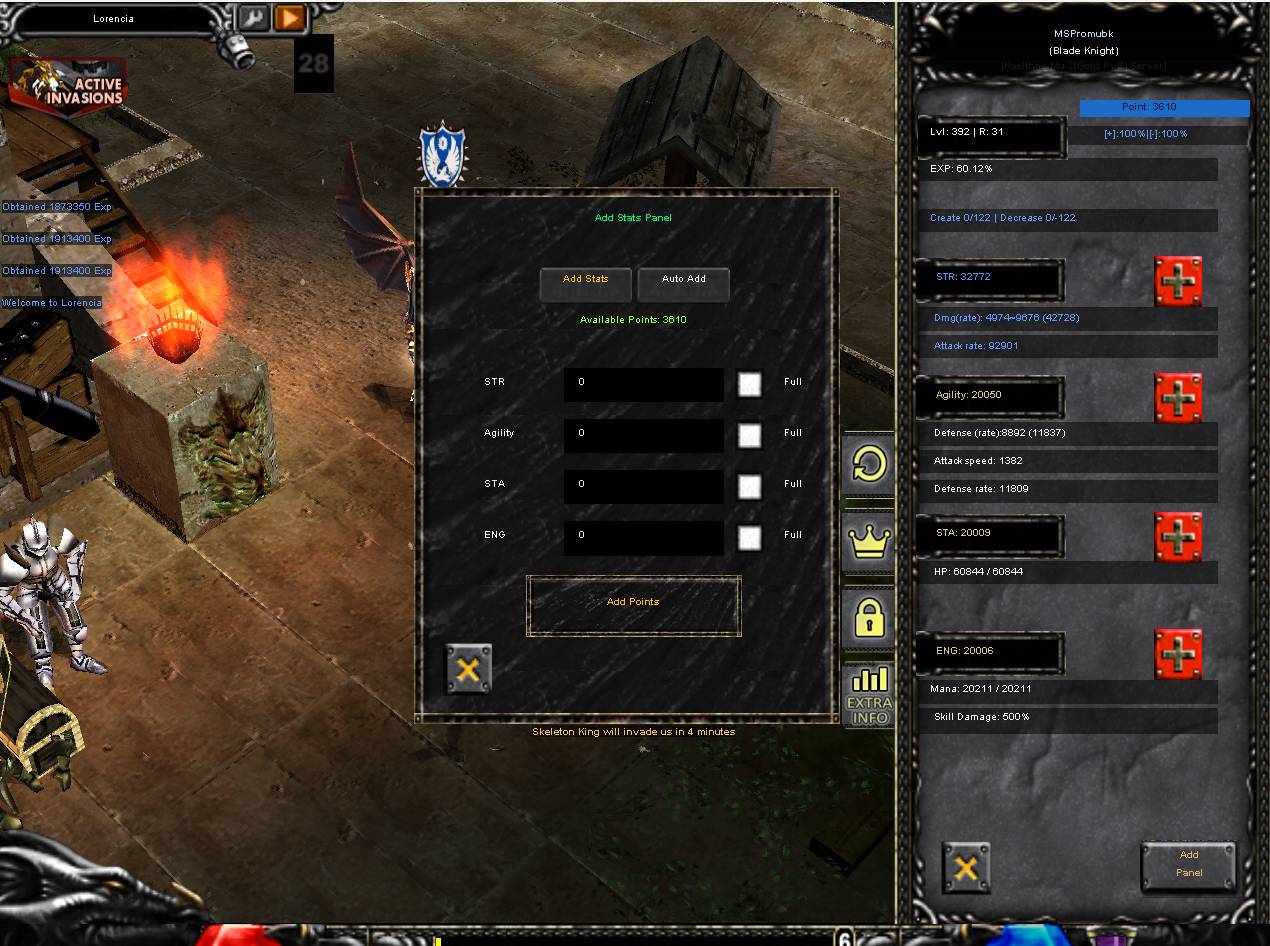Open the Active Invasions banner
The image size is (1270, 946).
(68, 88)
